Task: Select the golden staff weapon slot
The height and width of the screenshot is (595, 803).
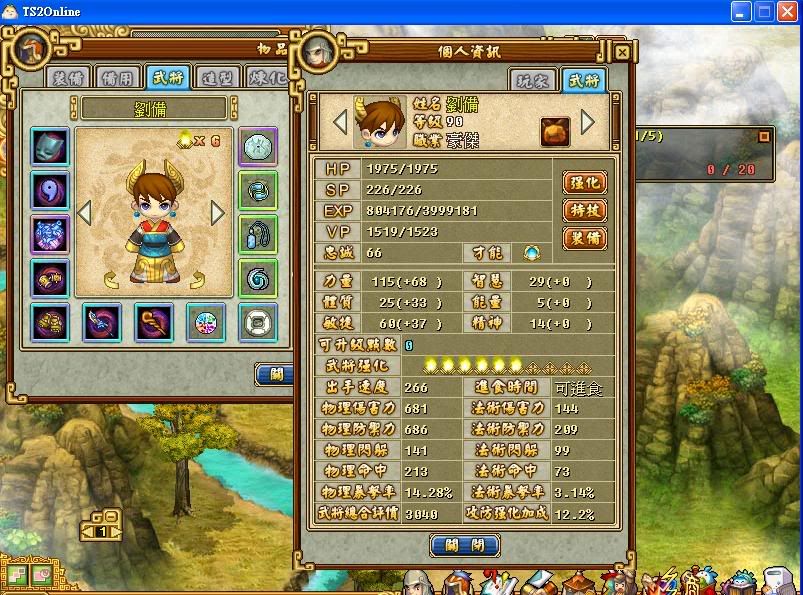Action: [153, 321]
